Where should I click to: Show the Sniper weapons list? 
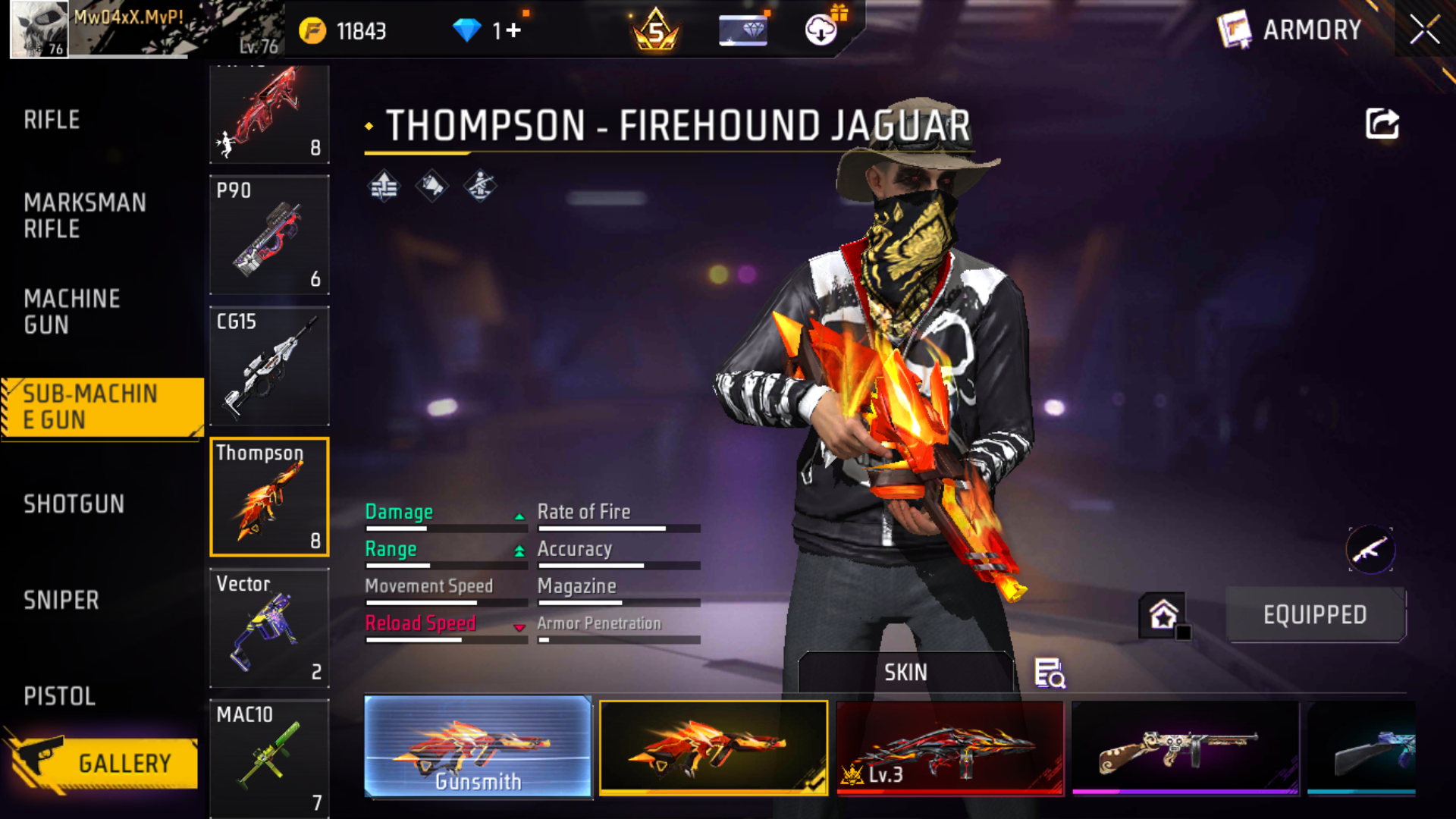[x=61, y=600]
